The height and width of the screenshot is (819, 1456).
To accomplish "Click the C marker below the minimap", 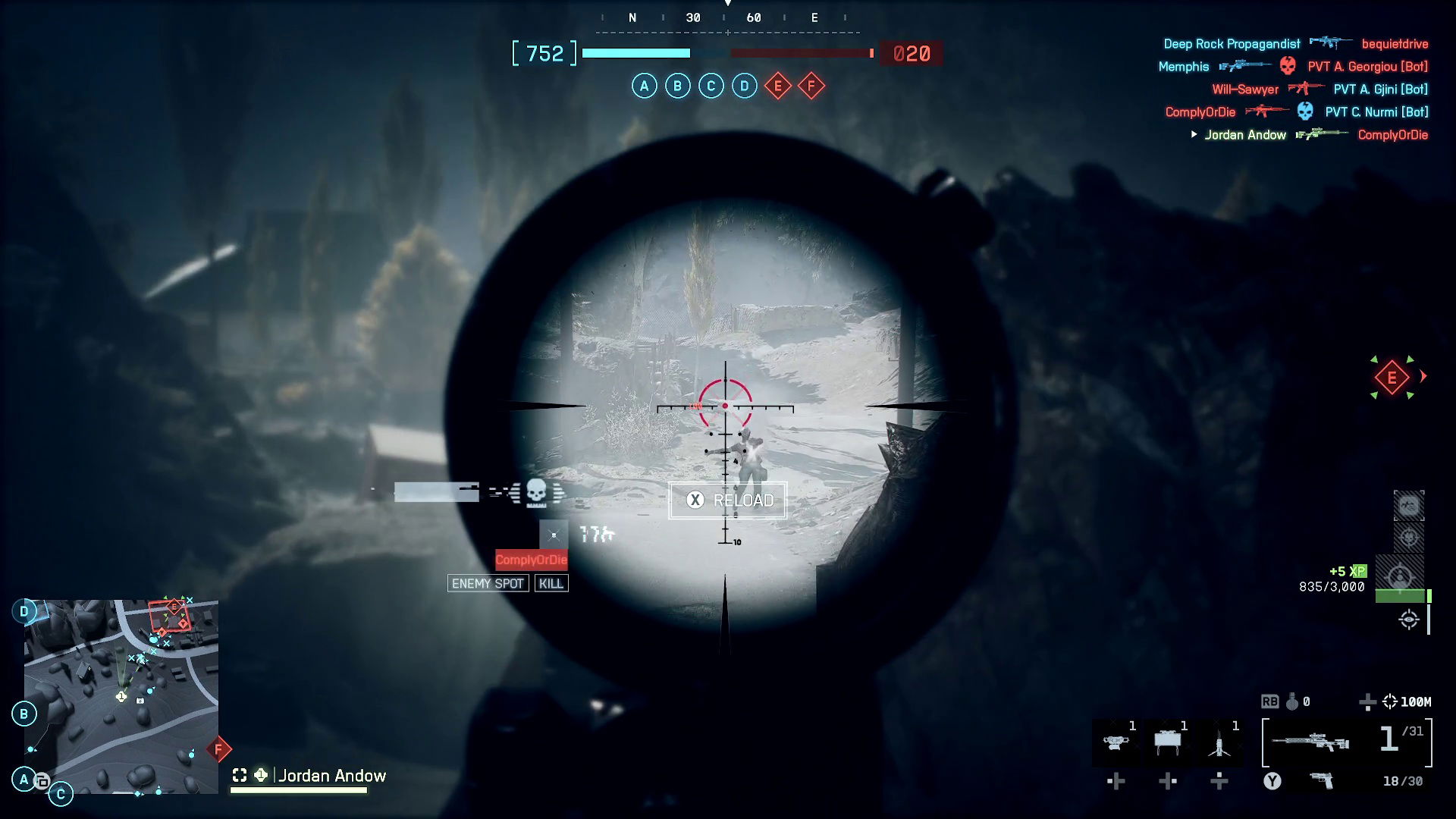I will click(x=61, y=794).
